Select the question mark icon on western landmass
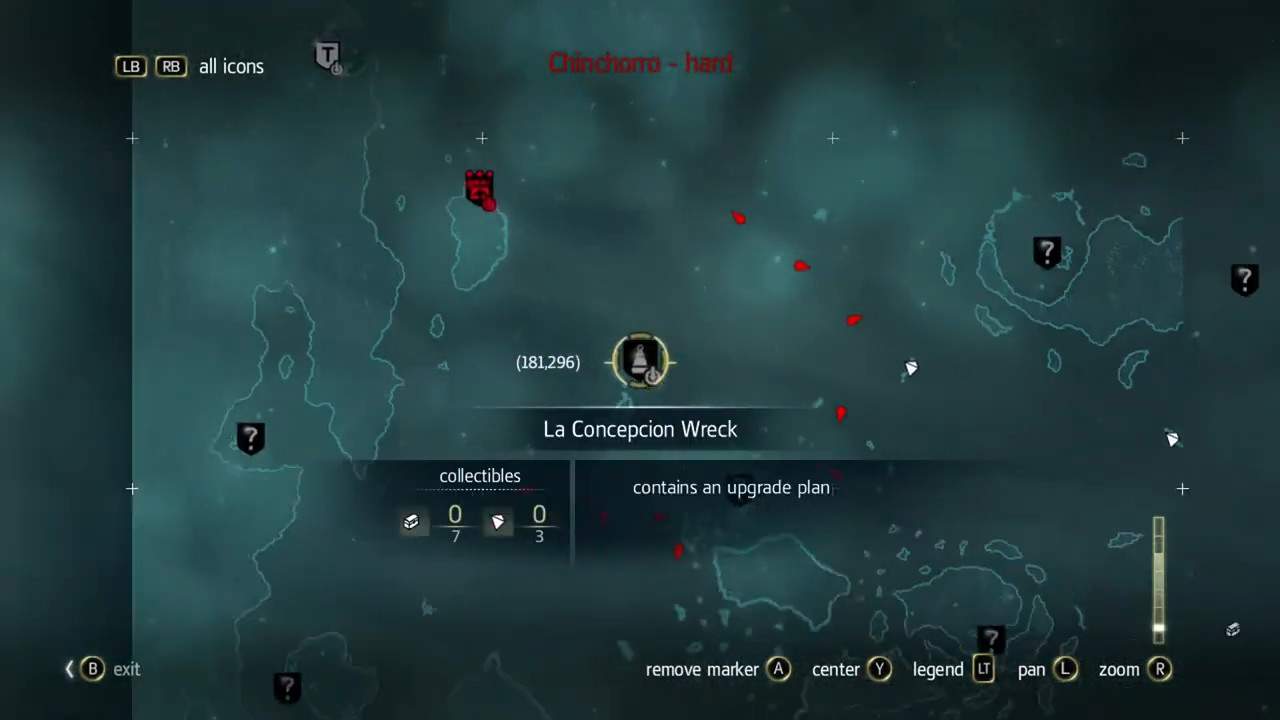The width and height of the screenshot is (1280, 720). (250, 437)
